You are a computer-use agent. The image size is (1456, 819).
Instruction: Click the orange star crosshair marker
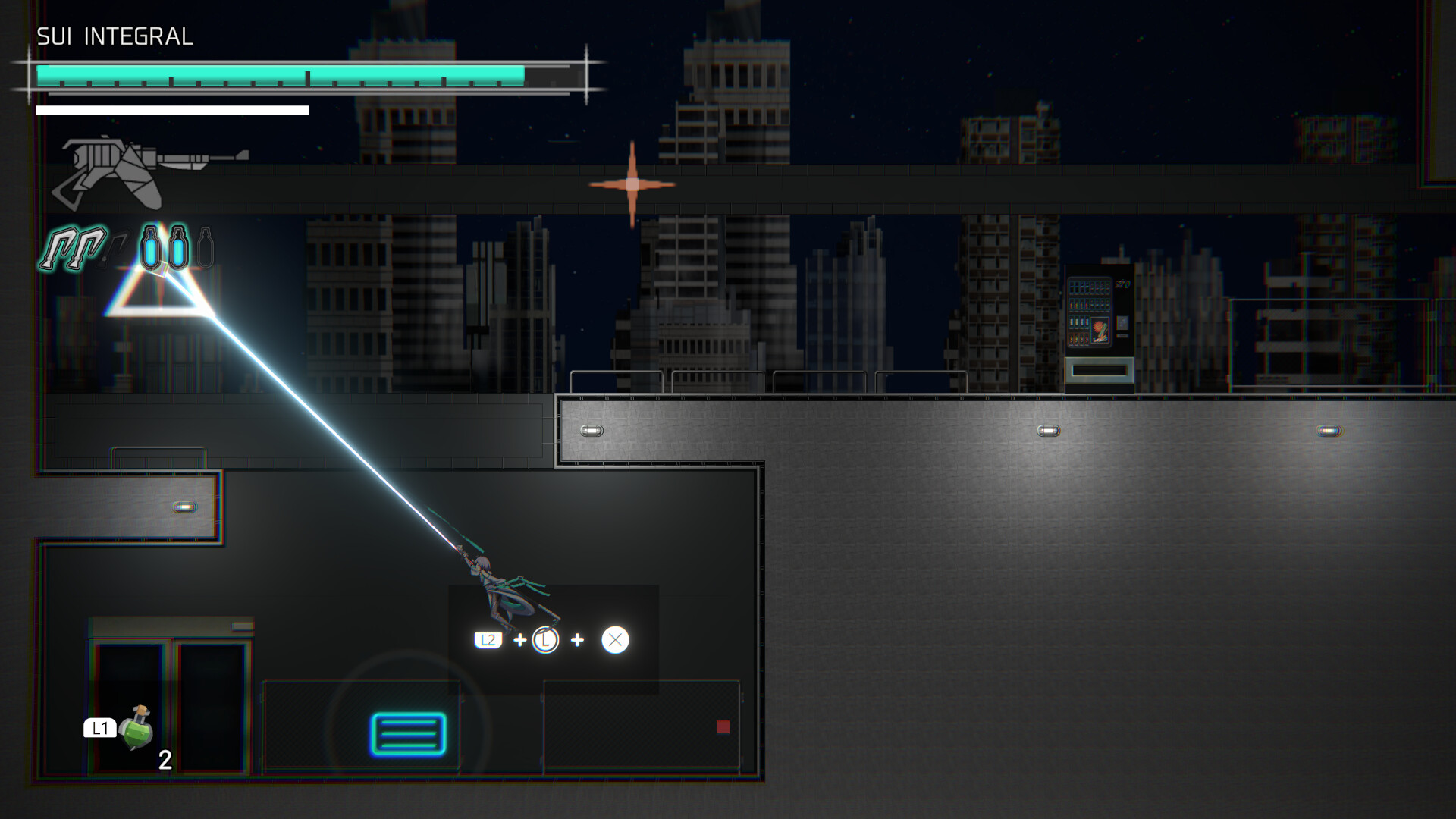632,184
